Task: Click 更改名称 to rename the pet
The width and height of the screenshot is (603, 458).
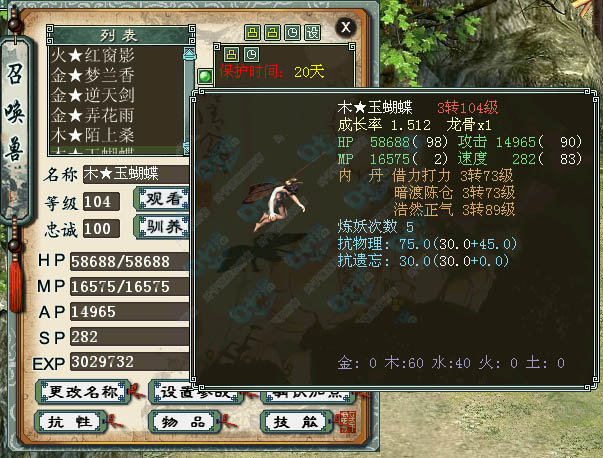Action: [x=76, y=392]
